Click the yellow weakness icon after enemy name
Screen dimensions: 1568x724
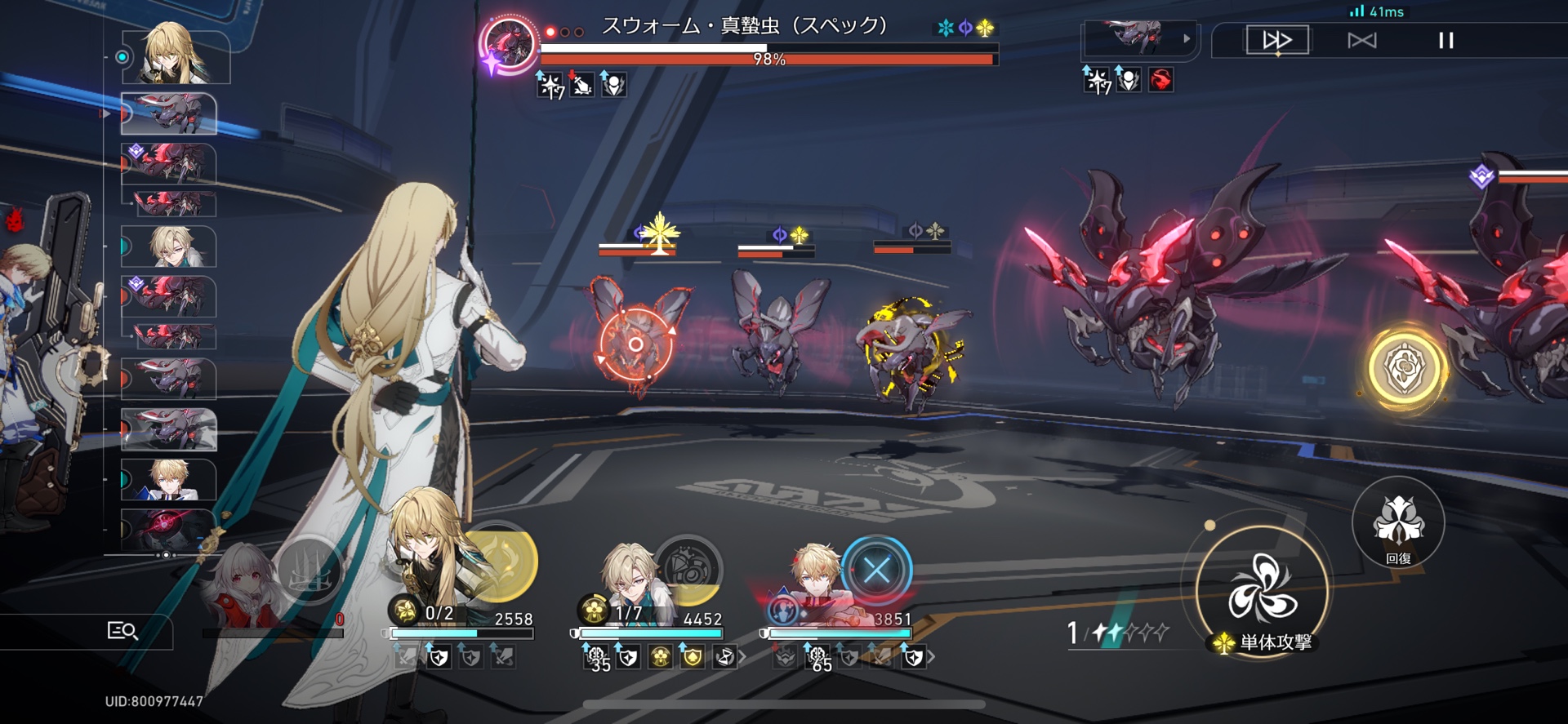[984, 27]
